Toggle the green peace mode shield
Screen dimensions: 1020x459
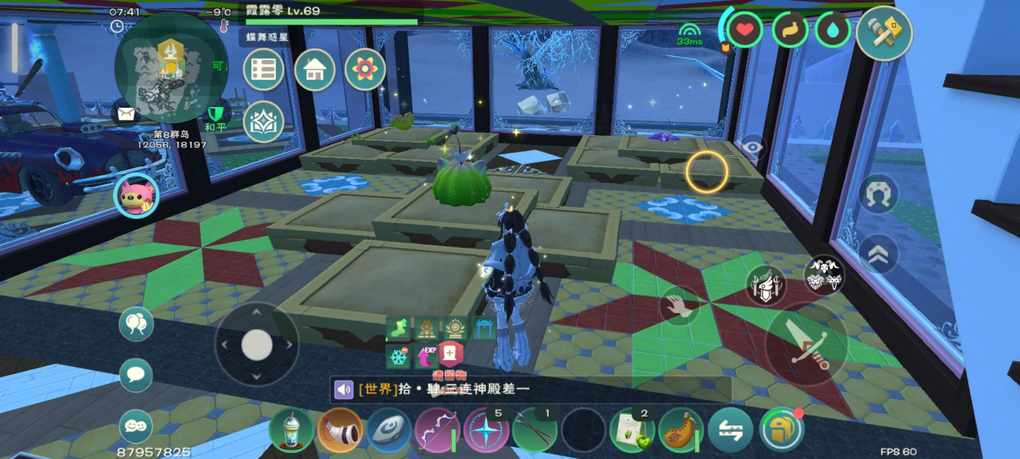click(216, 110)
